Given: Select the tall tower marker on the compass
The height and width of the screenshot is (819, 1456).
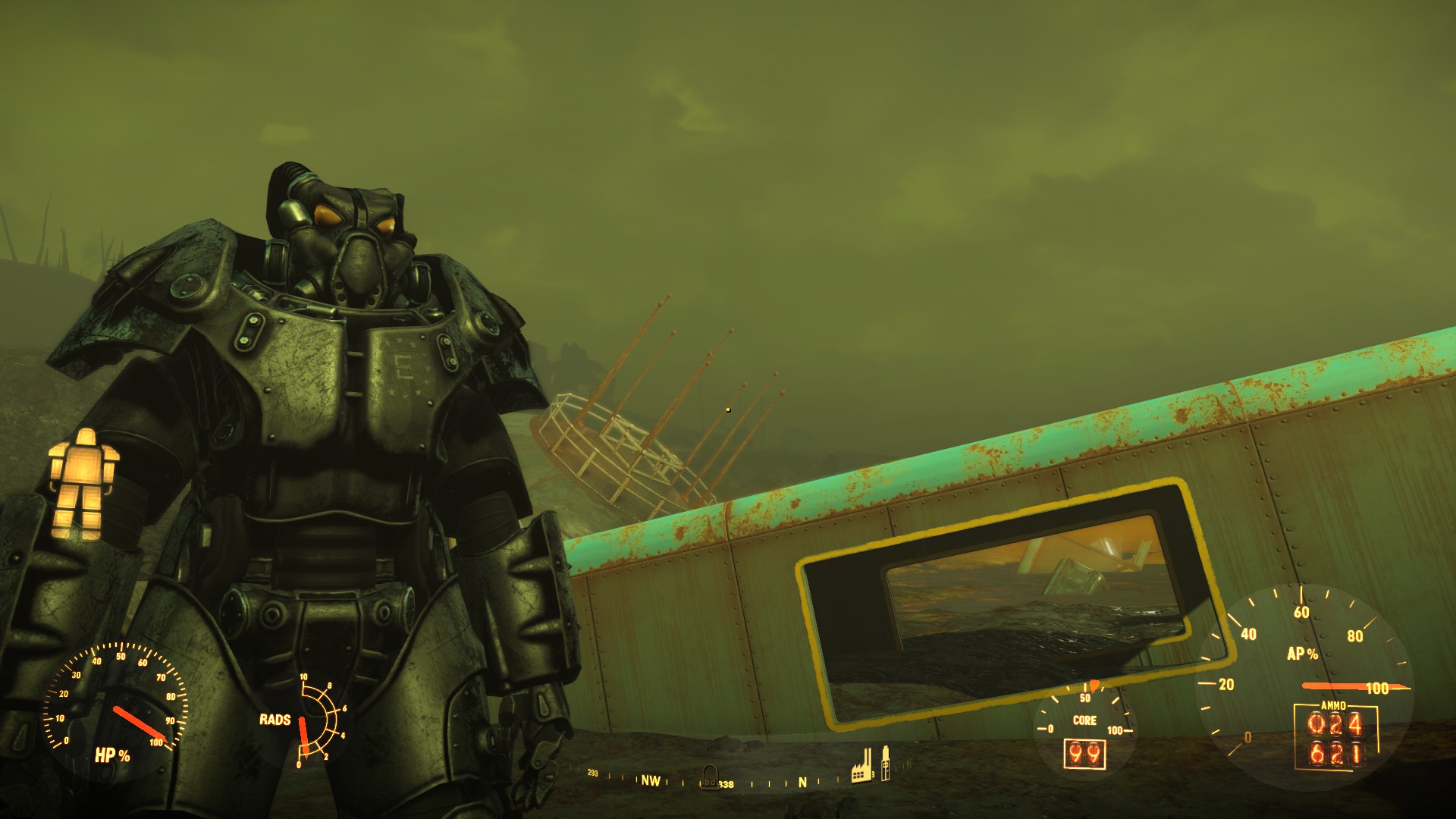Looking at the screenshot, I should click(884, 764).
